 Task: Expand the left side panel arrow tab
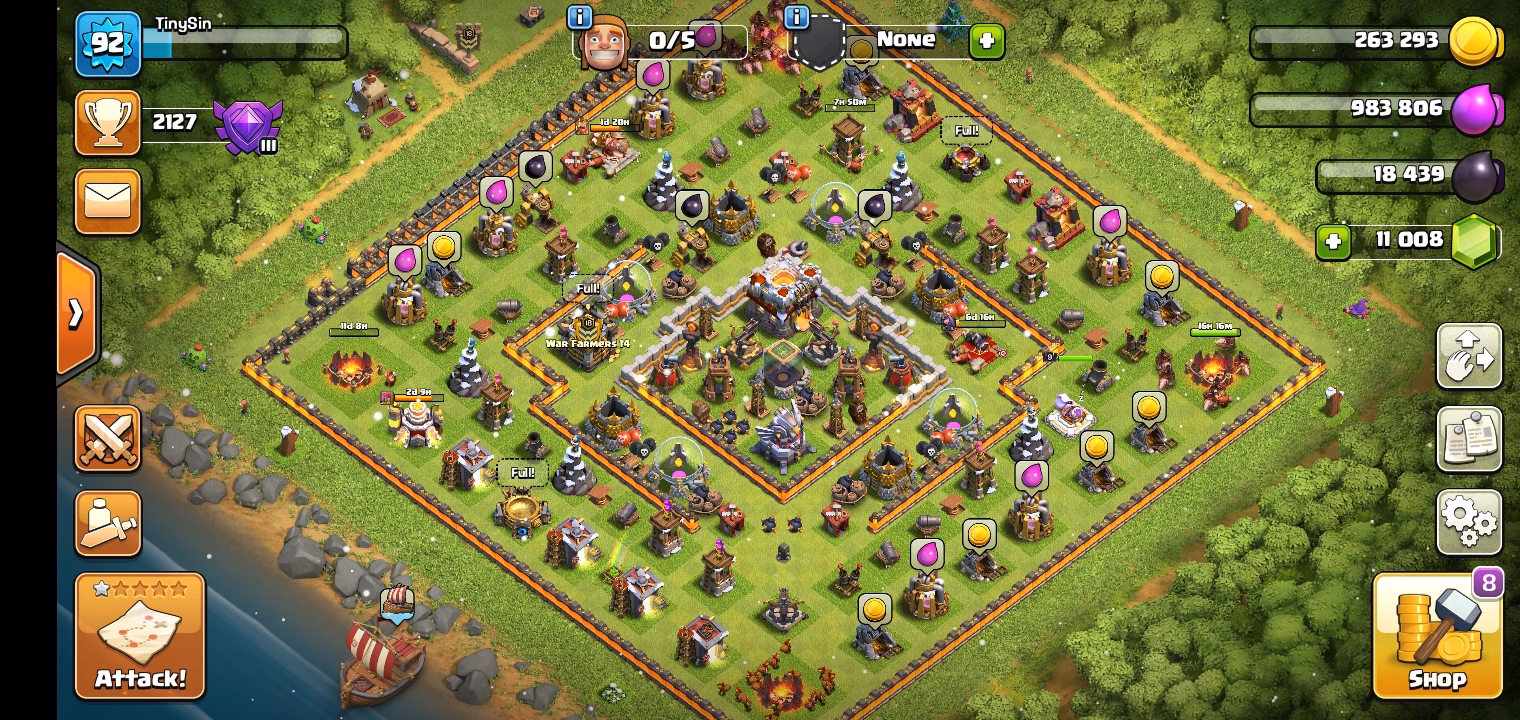(78, 313)
